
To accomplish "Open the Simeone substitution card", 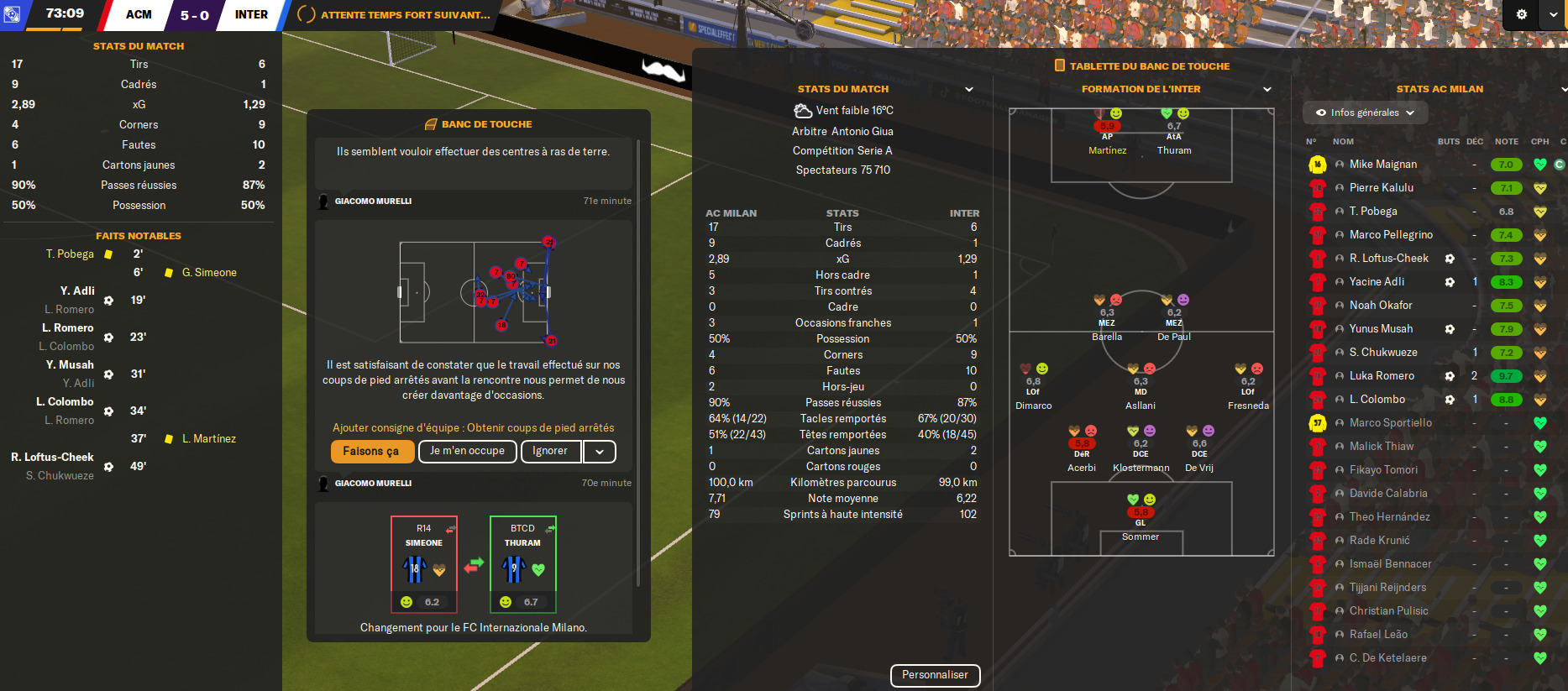I will [x=424, y=563].
